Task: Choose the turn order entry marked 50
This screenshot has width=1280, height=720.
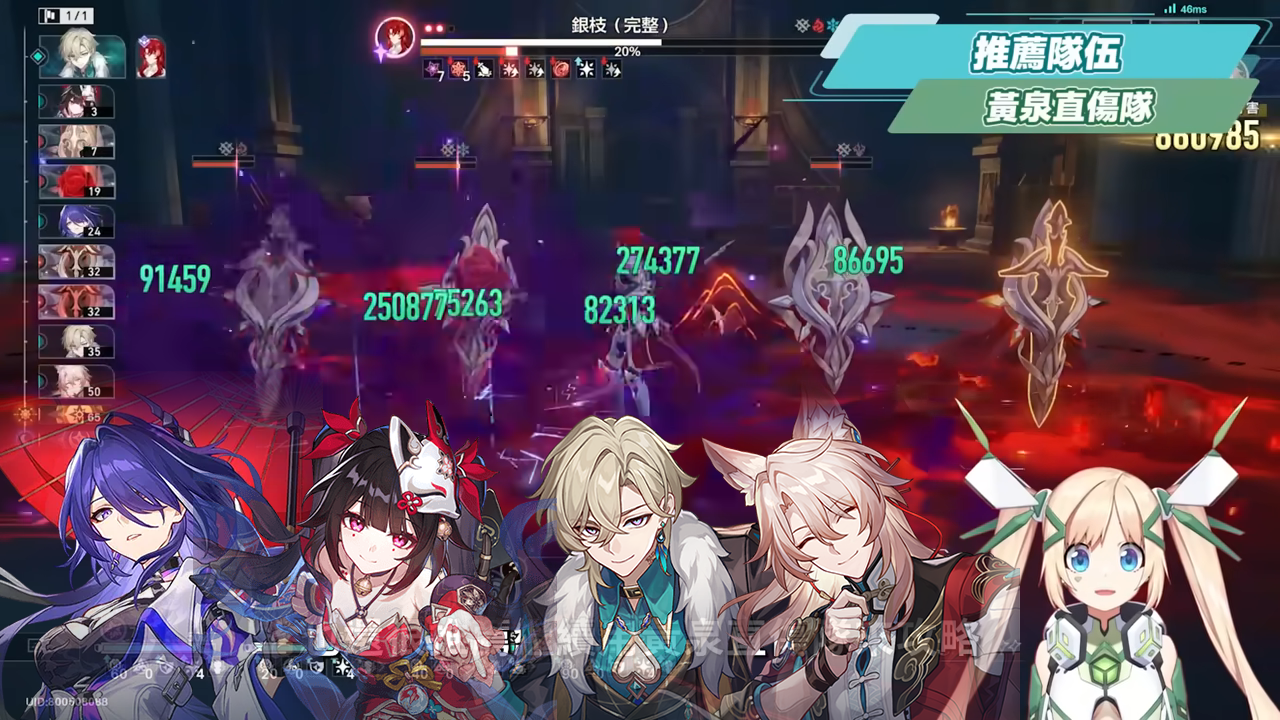Action: pos(77,382)
